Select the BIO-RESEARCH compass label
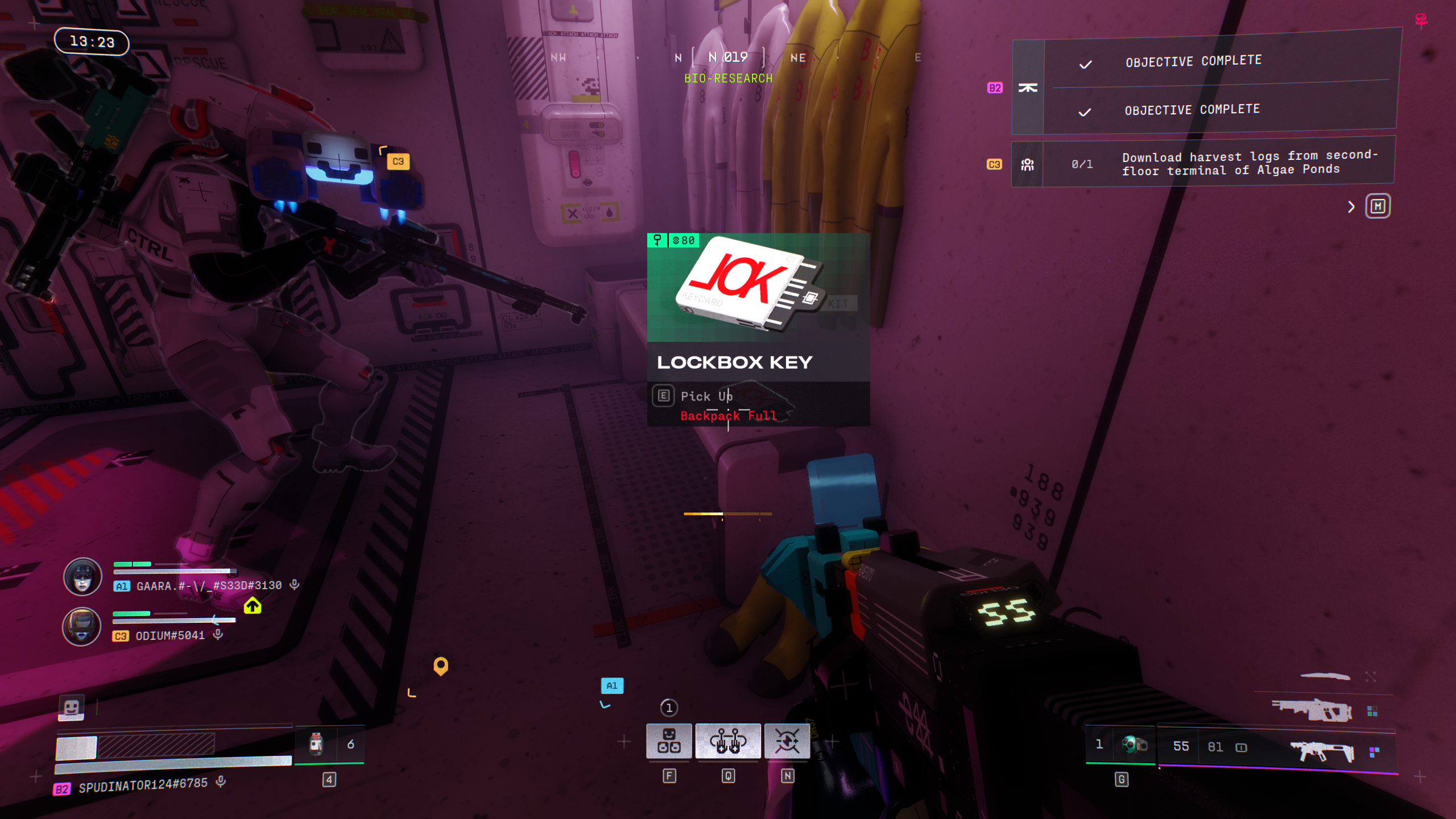 728,78
